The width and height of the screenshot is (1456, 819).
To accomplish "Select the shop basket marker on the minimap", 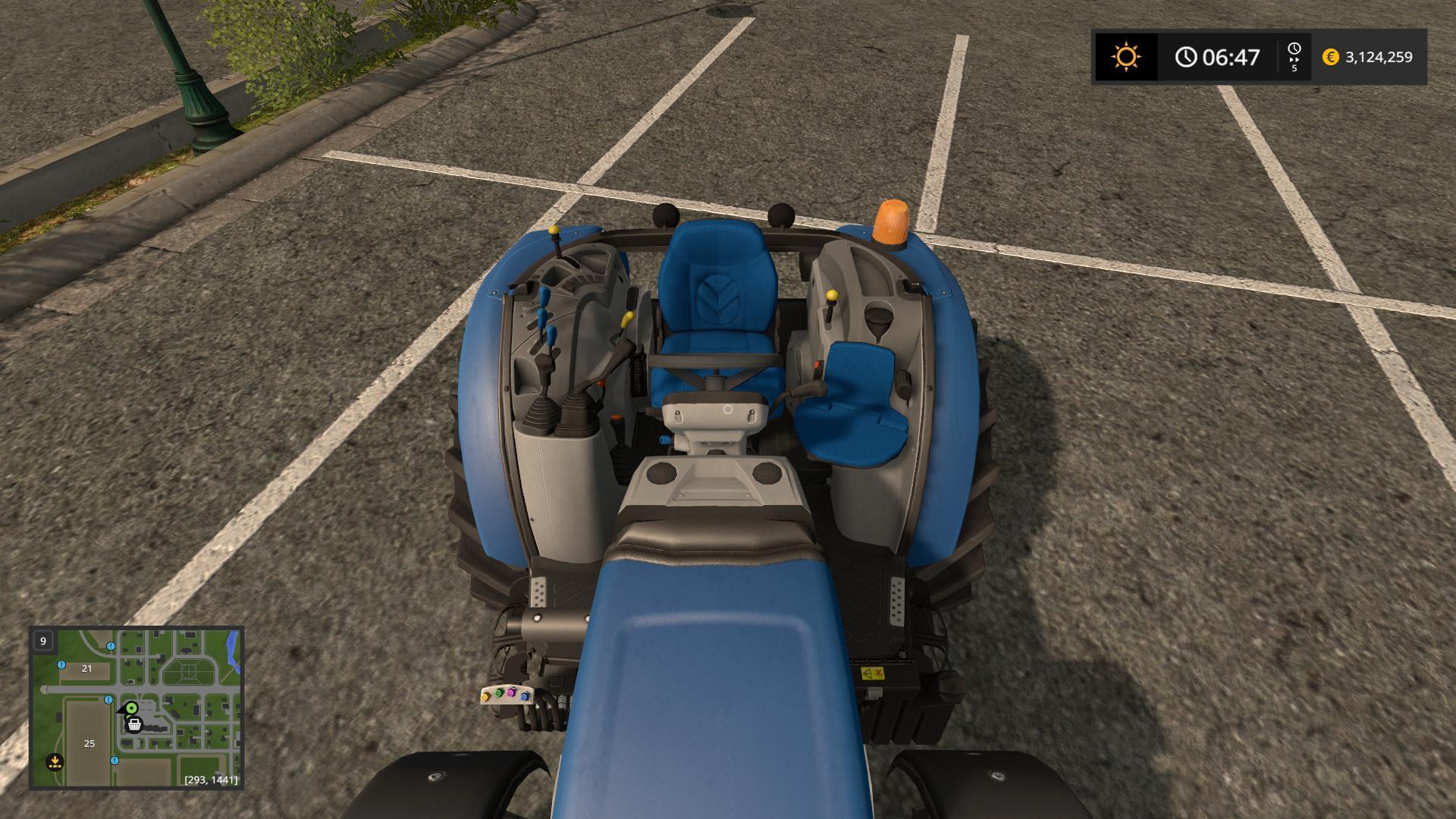I will (134, 725).
